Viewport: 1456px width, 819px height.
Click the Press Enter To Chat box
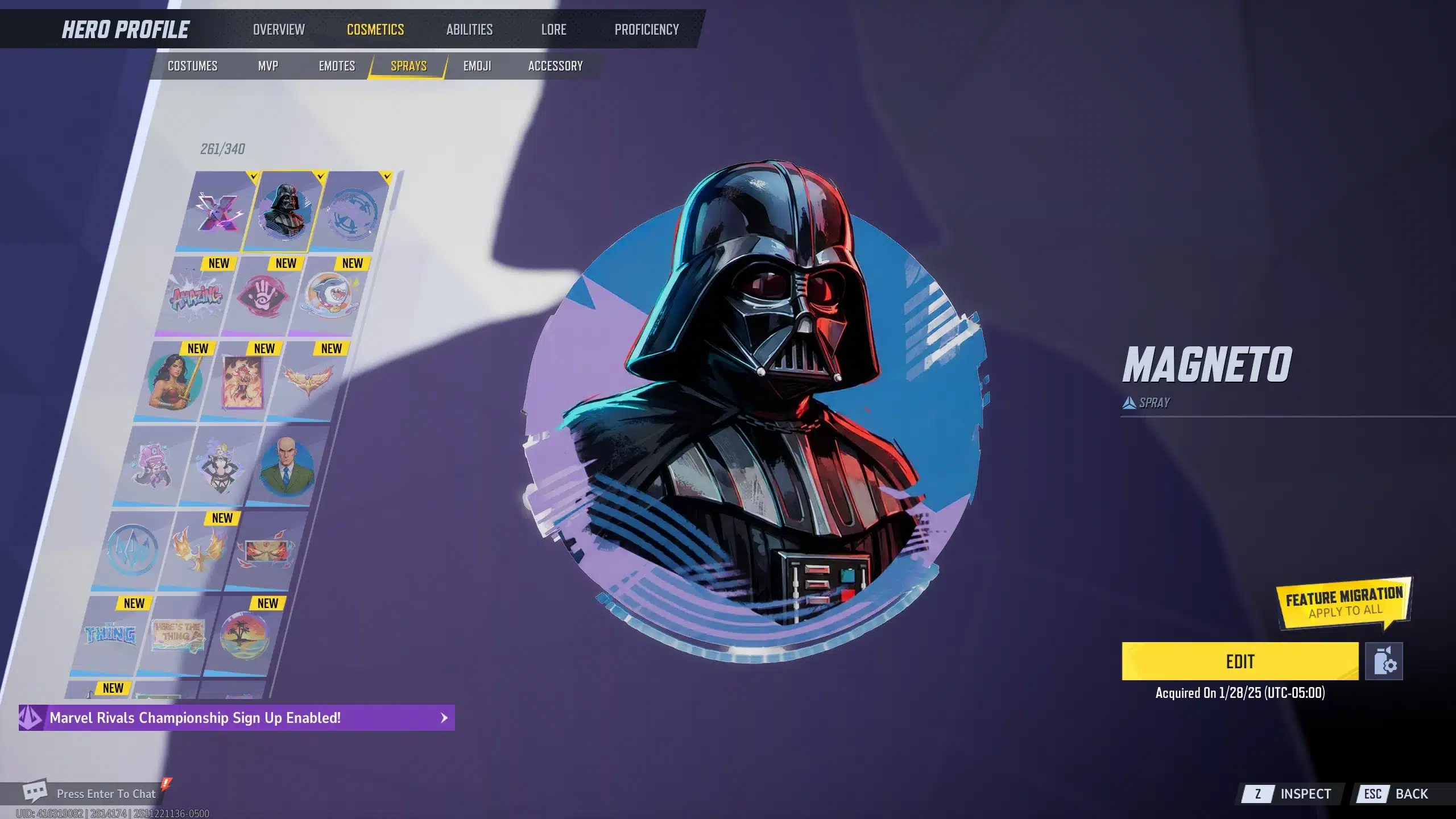pyautogui.click(x=105, y=793)
